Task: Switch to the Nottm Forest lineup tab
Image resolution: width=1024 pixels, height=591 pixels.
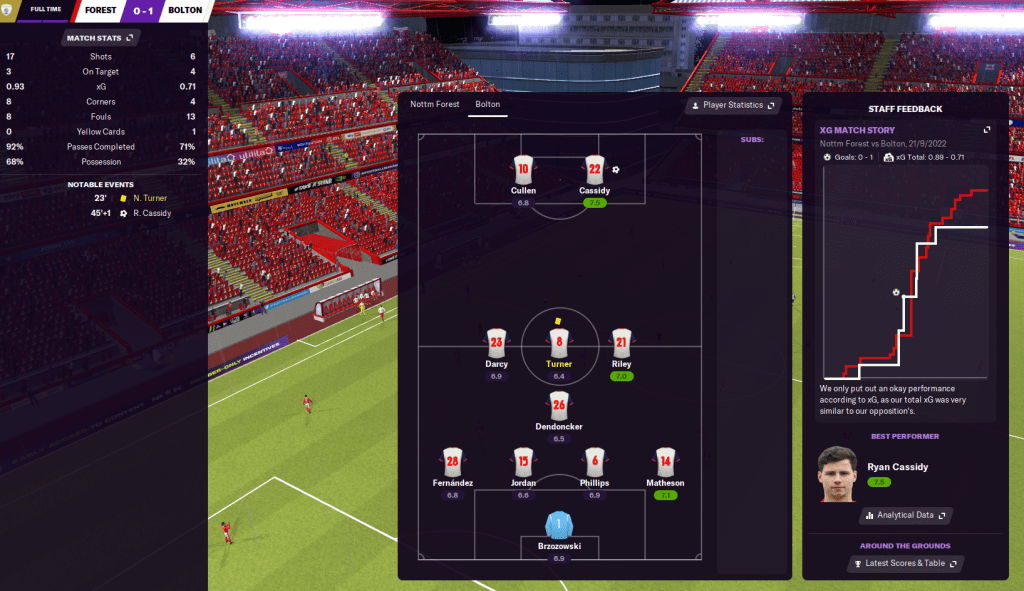Action: click(435, 104)
